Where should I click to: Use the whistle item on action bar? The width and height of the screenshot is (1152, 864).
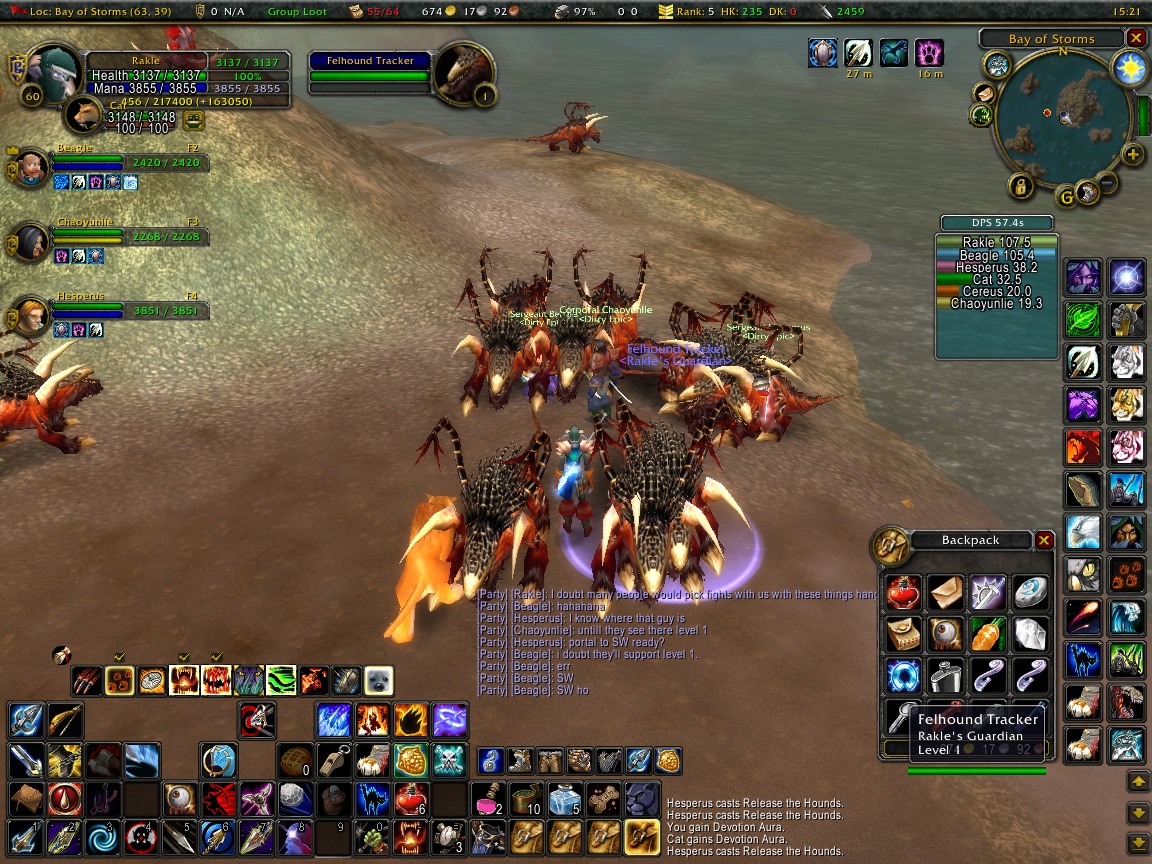334,760
